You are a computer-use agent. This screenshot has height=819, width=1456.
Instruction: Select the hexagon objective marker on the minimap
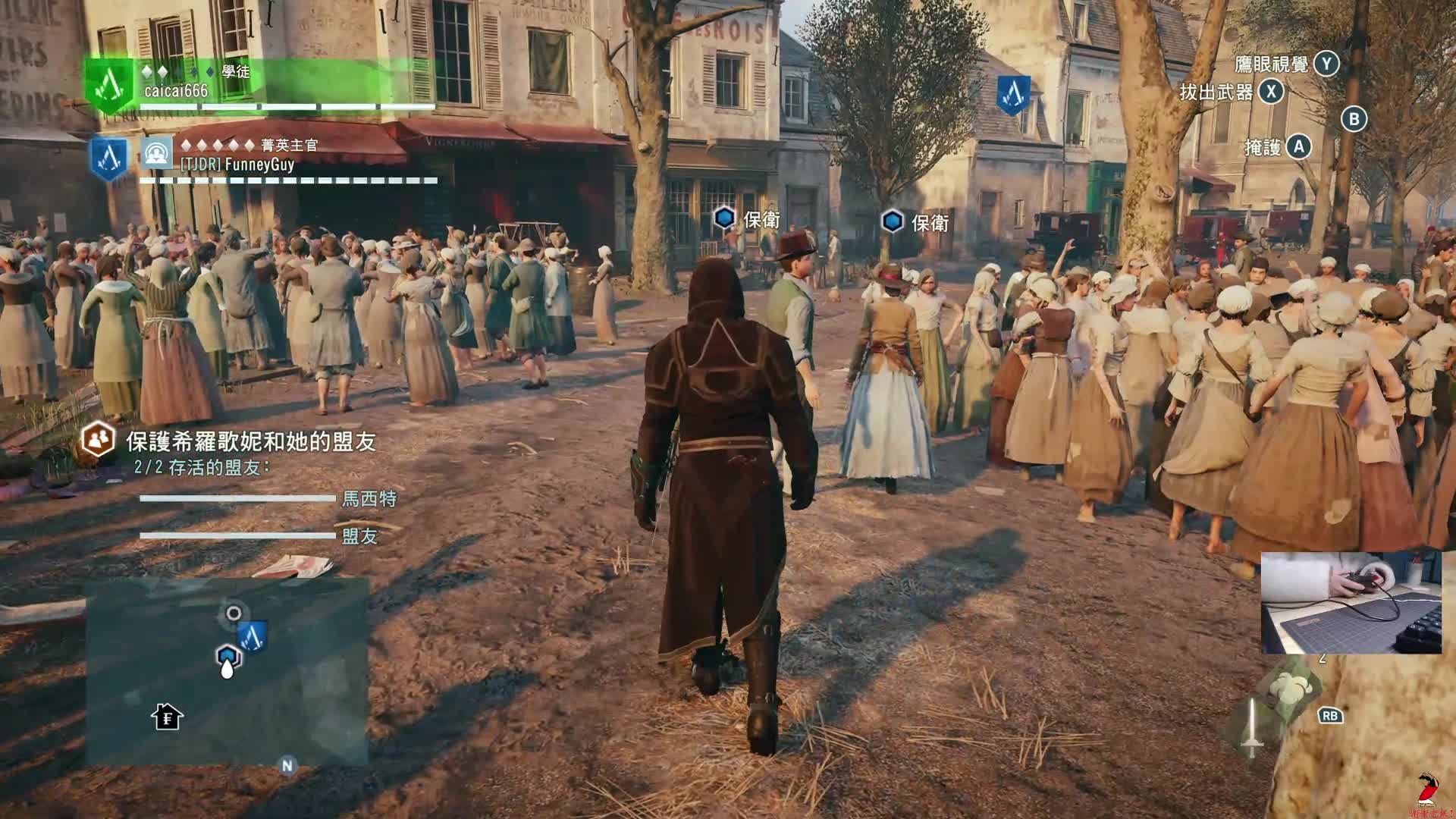(x=227, y=656)
